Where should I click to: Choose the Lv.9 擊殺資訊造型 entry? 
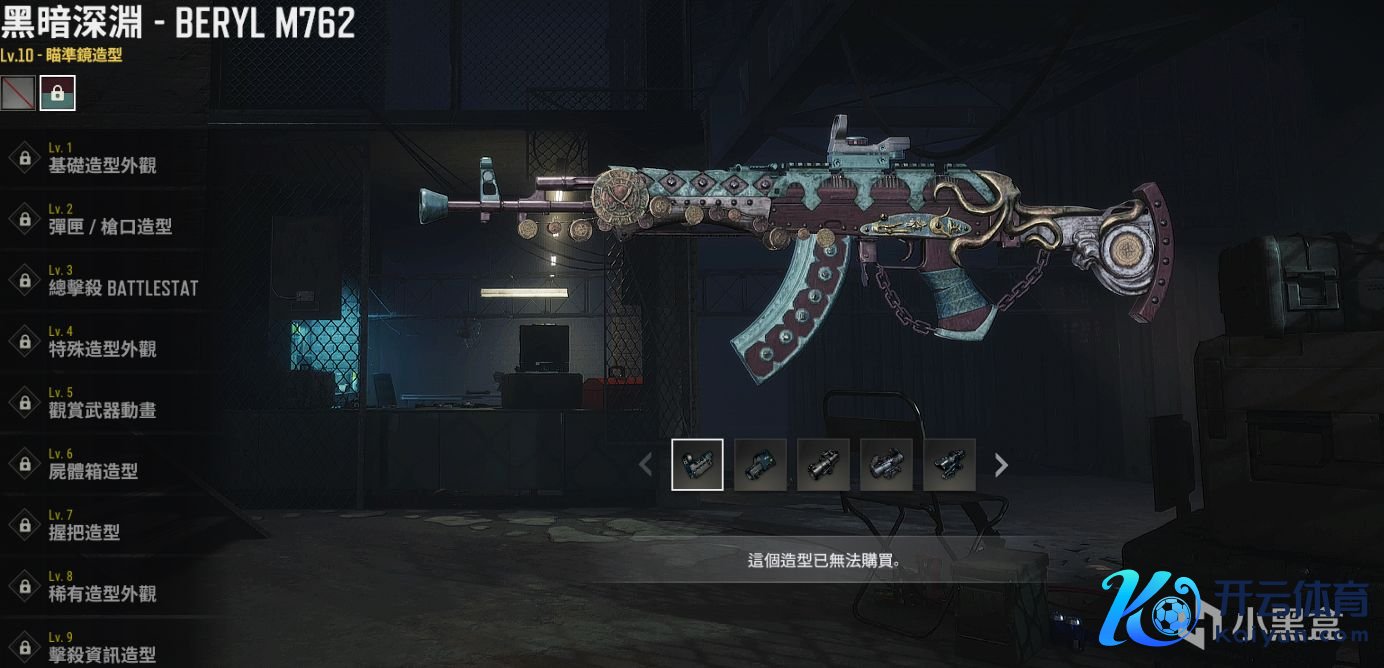point(102,647)
